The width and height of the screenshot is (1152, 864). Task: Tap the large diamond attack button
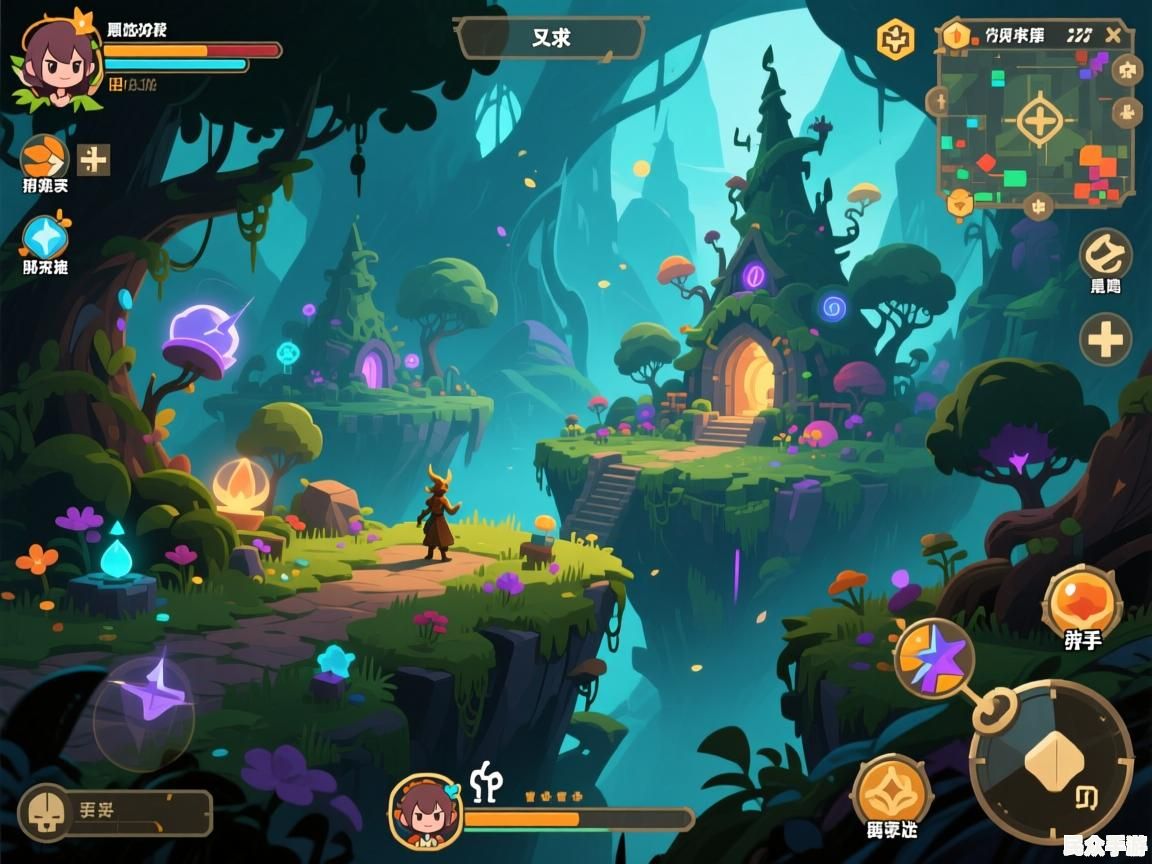pos(1051,761)
